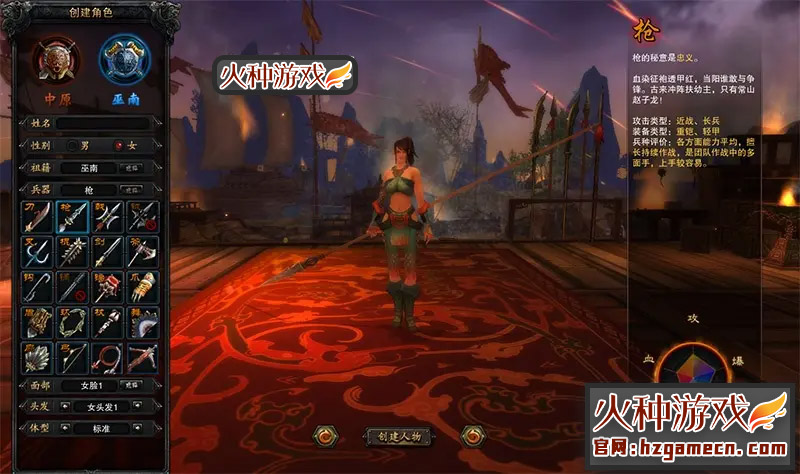Image resolution: width=800 pixels, height=474 pixels.
Task: Pick the 戟 halberd weapon icon
Action: [108, 214]
